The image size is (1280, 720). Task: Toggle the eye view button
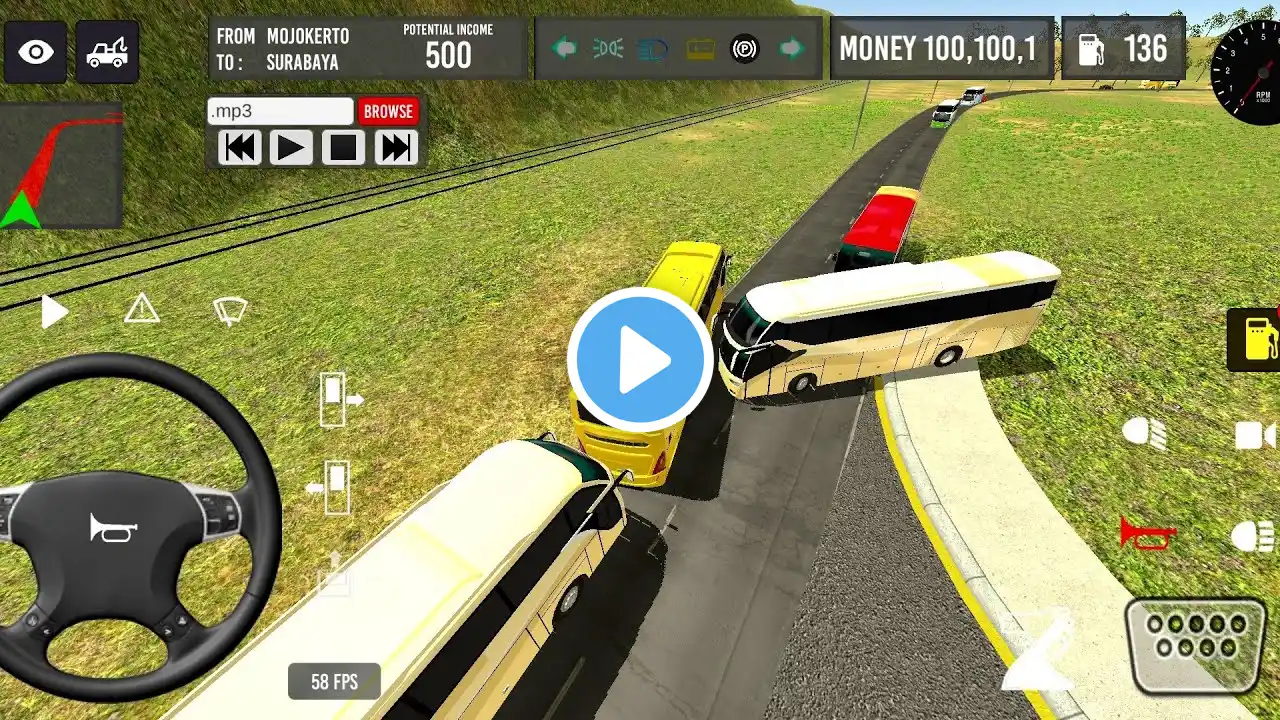coord(36,51)
